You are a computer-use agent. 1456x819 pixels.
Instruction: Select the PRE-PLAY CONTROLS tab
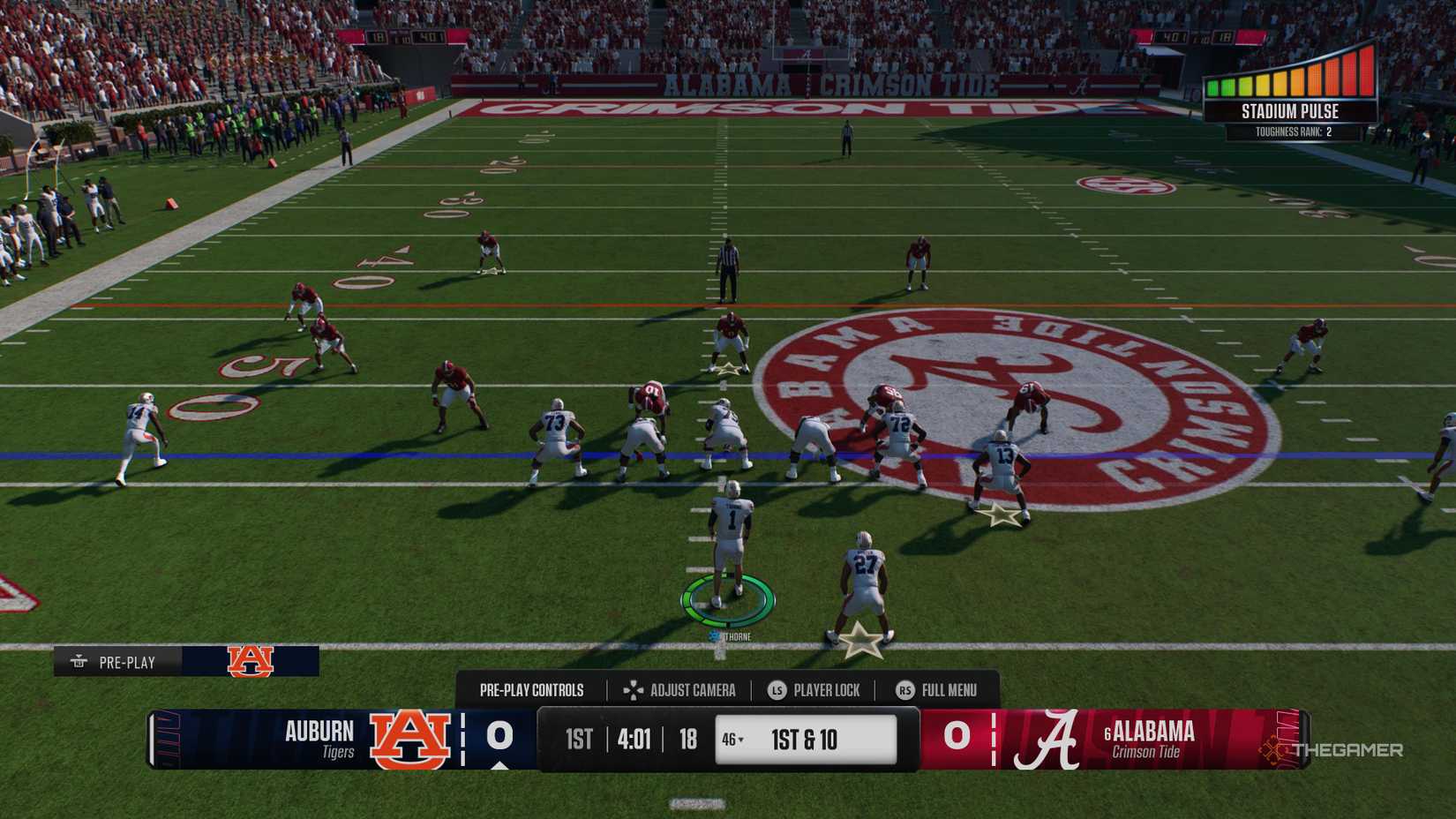[532, 690]
